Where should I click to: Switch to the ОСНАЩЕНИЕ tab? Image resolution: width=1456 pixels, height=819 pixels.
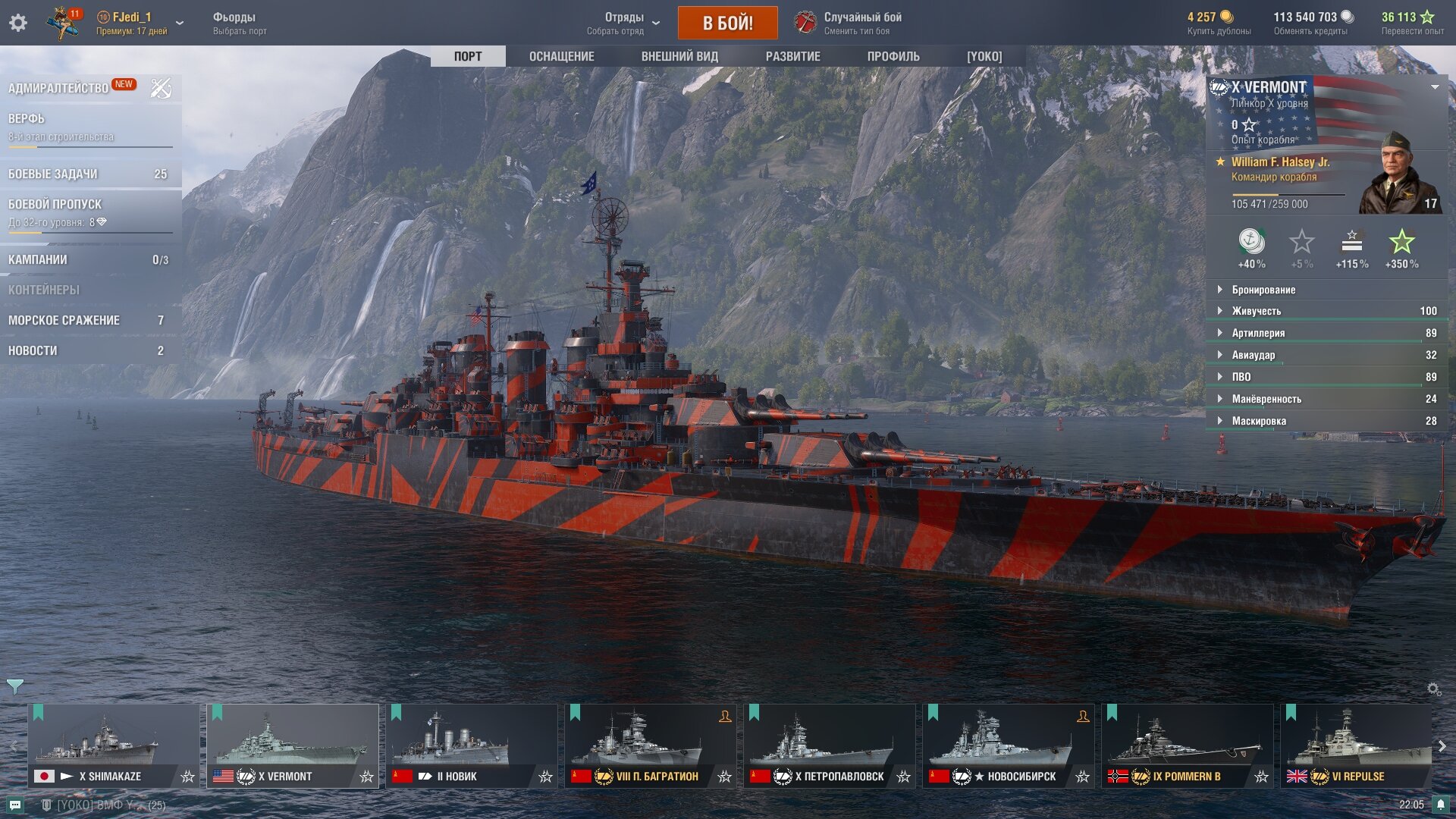(x=561, y=56)
